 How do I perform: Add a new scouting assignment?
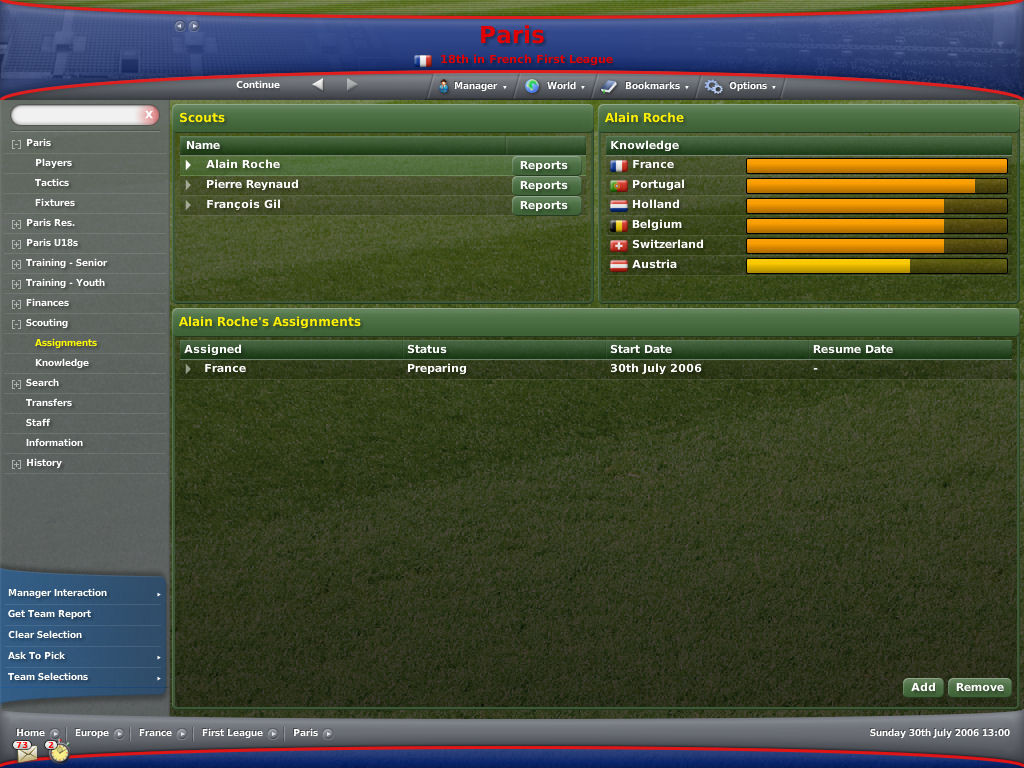click(x=923, y=687)
